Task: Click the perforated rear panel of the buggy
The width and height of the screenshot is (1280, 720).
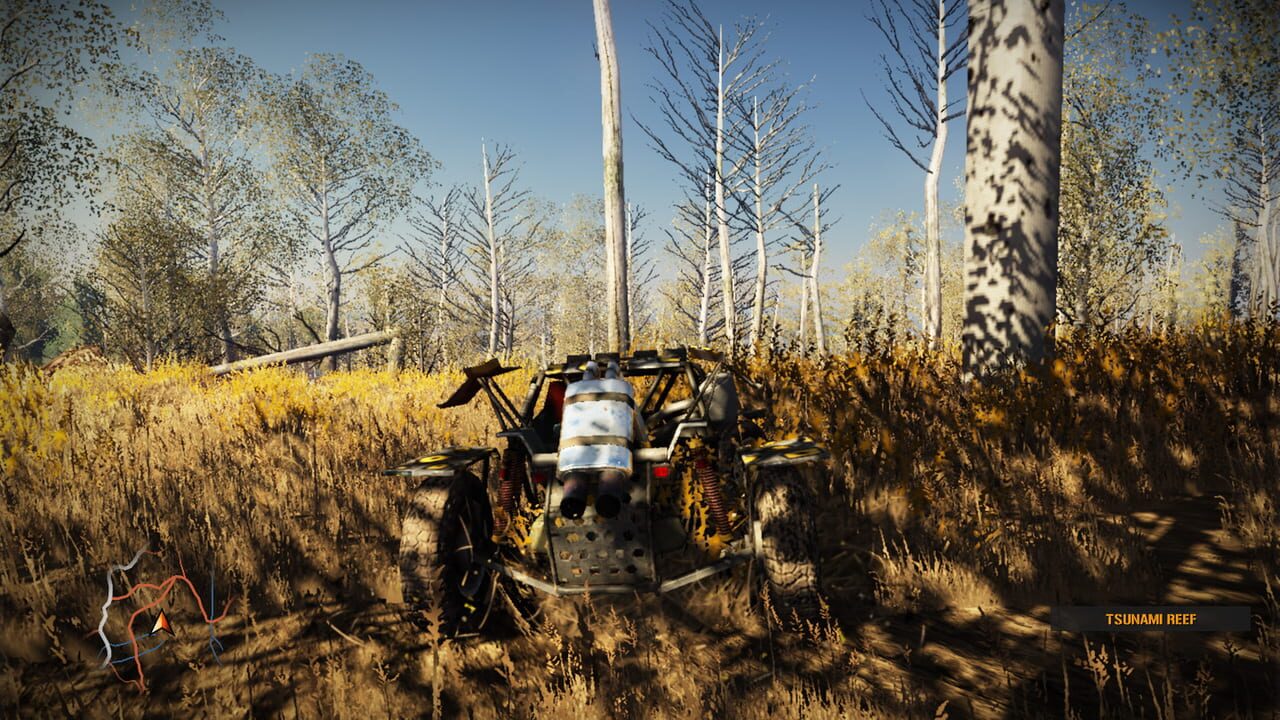Action: click(596, 552)
